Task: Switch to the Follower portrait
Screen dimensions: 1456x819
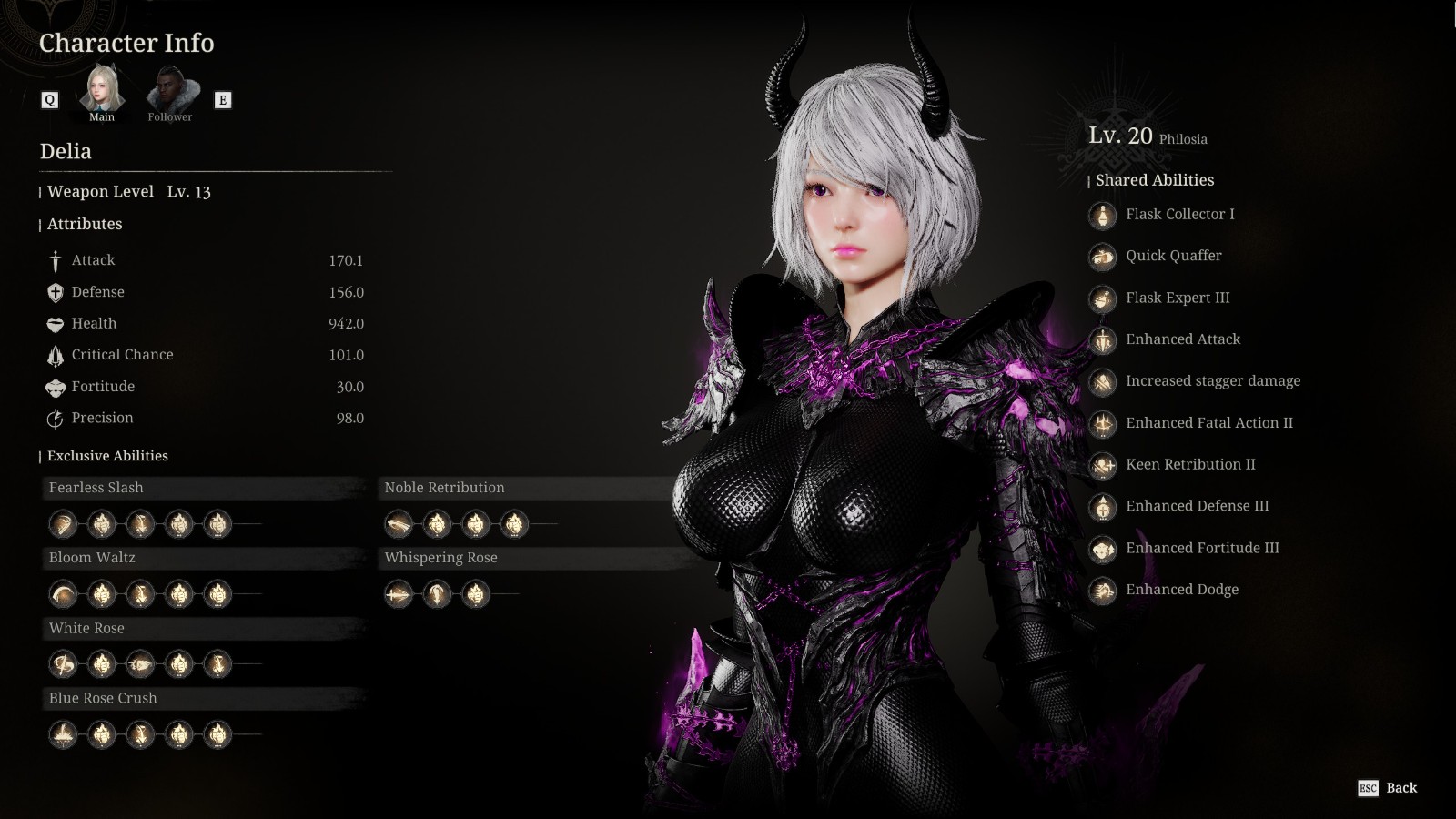Action: tap(170, 90)
